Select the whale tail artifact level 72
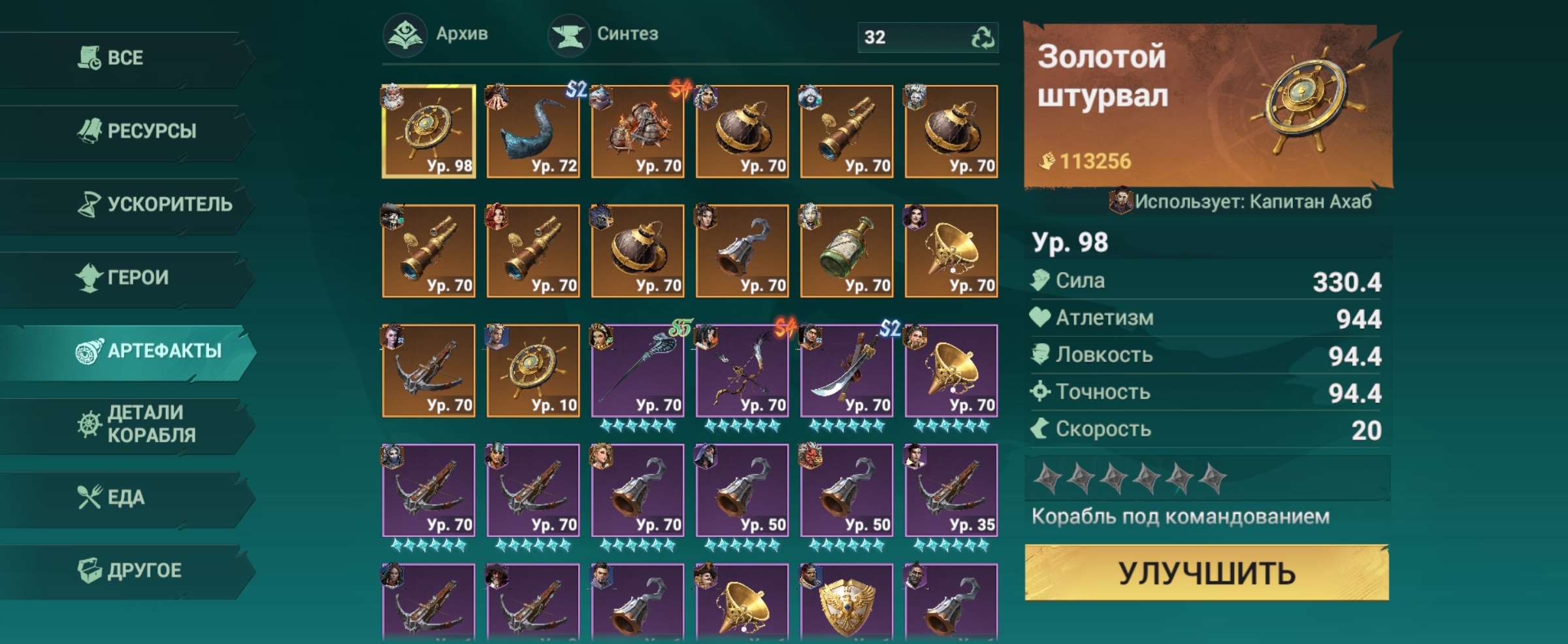The height and width of the screenshot is (644, 1568). click(532, 127)
